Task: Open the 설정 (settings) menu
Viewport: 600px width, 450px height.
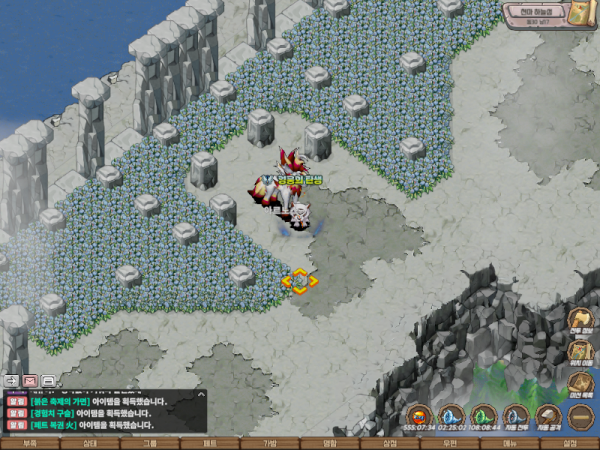Action: [x=570, y=442]
